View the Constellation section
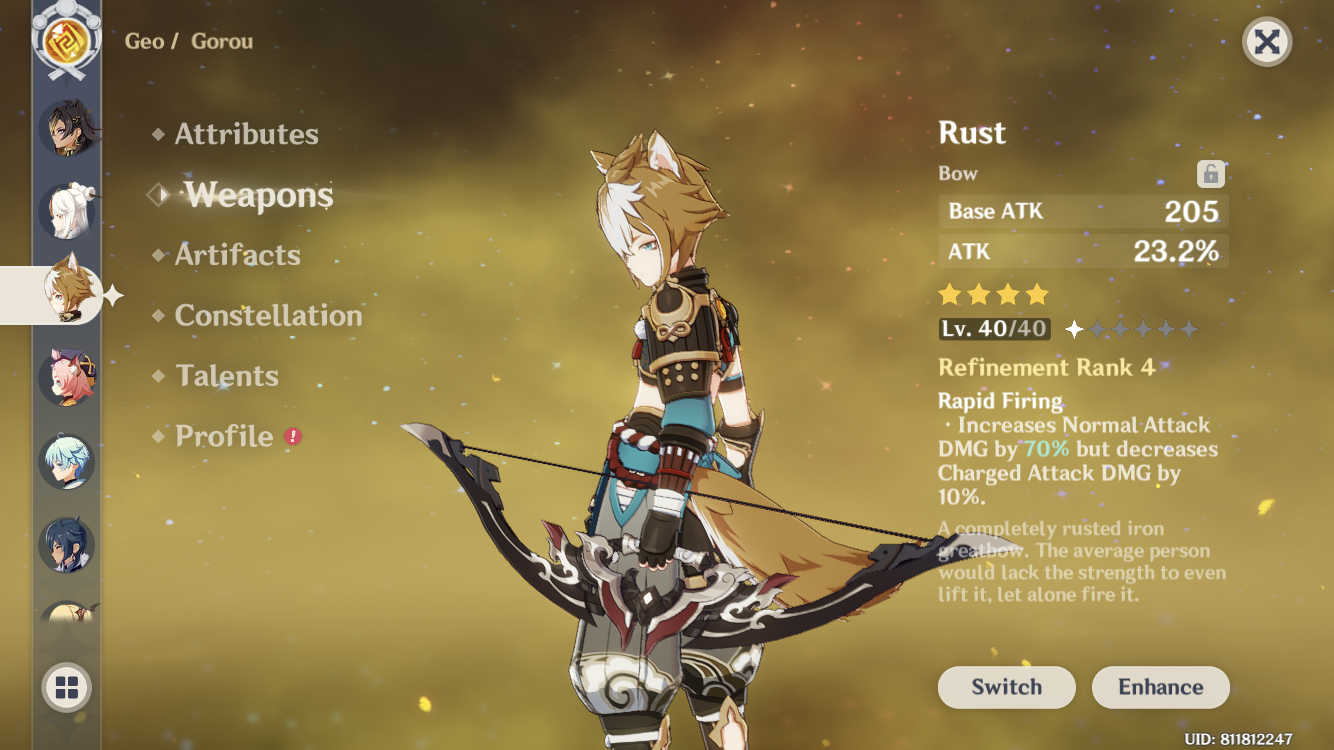 click(268, 316)
